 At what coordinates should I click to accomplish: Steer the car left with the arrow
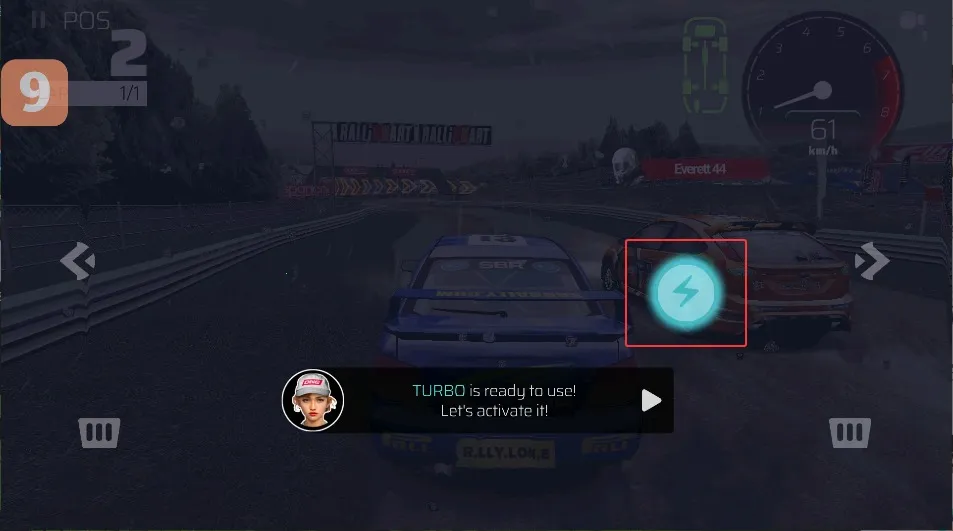[77, 262]
